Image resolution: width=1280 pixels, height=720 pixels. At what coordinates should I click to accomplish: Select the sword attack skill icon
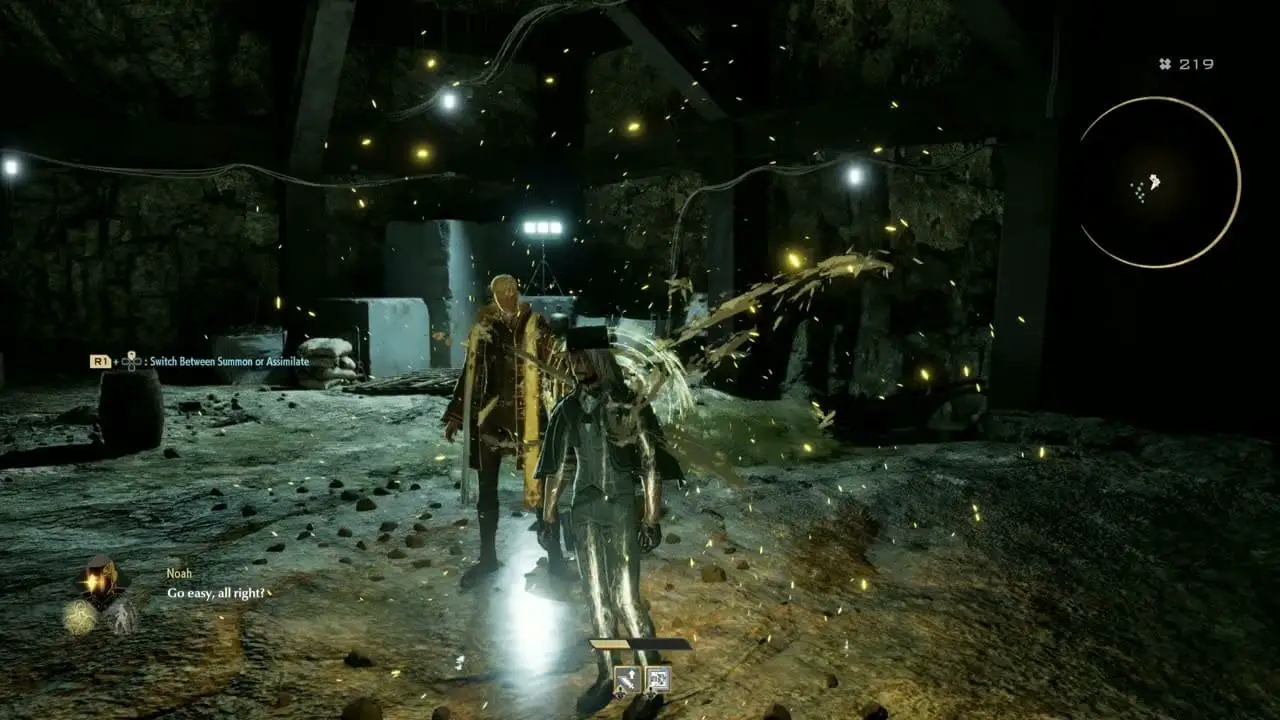pyautogui.click(x=627, y=680)
